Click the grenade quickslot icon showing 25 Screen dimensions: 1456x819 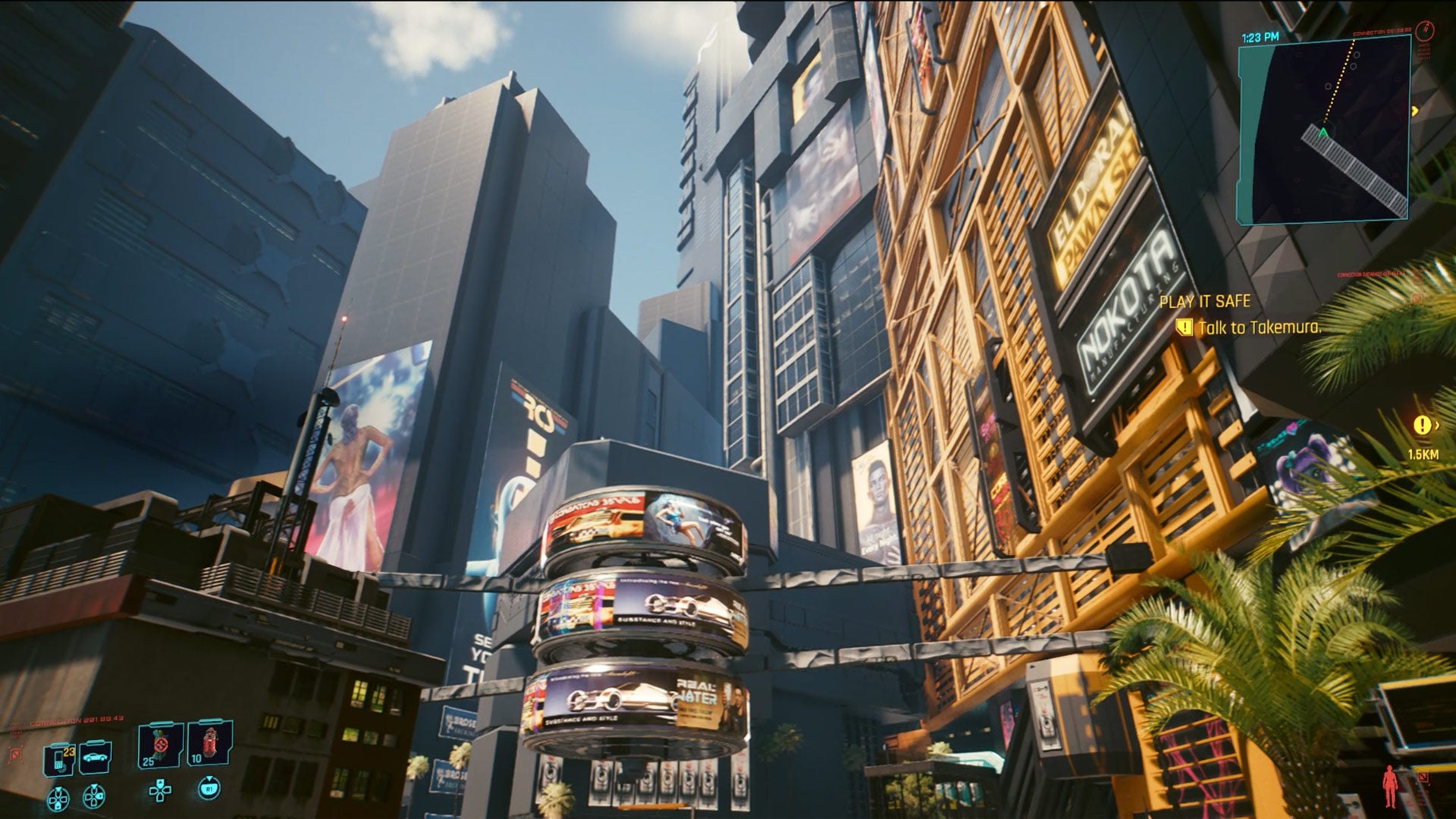point(159,745)
